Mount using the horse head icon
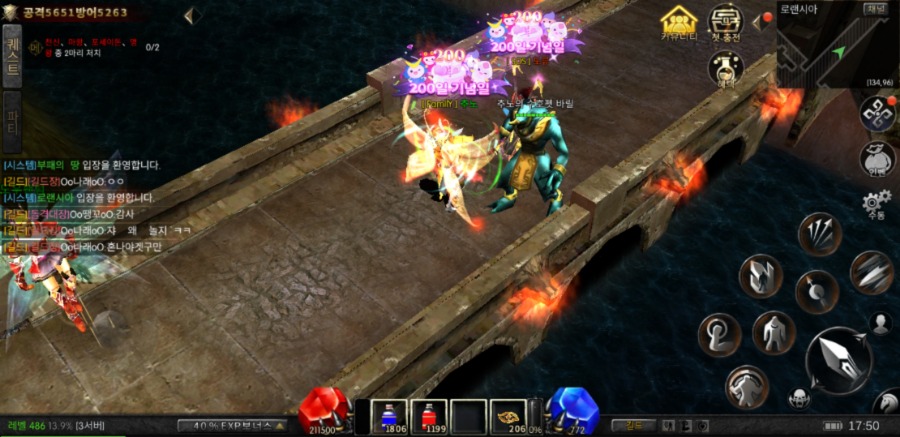The width and height of the screenshot is (900, 437). (886, 403)
